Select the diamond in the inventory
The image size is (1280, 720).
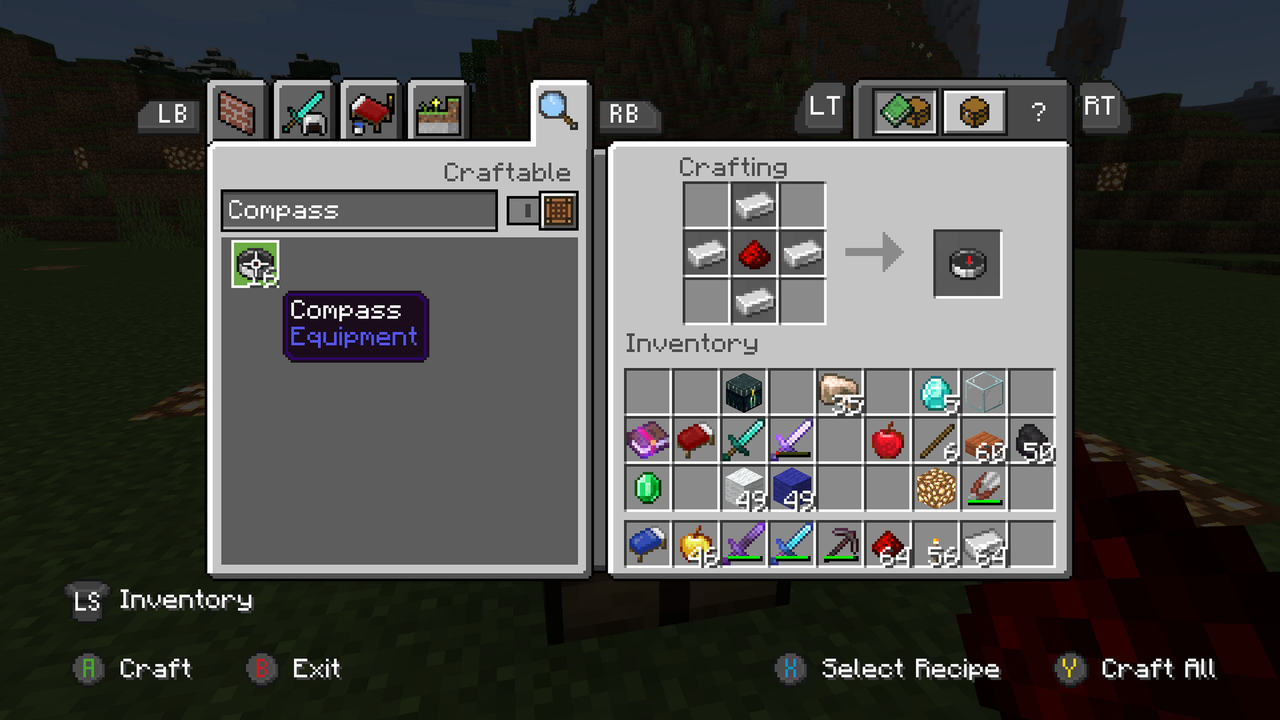point(935,392)
